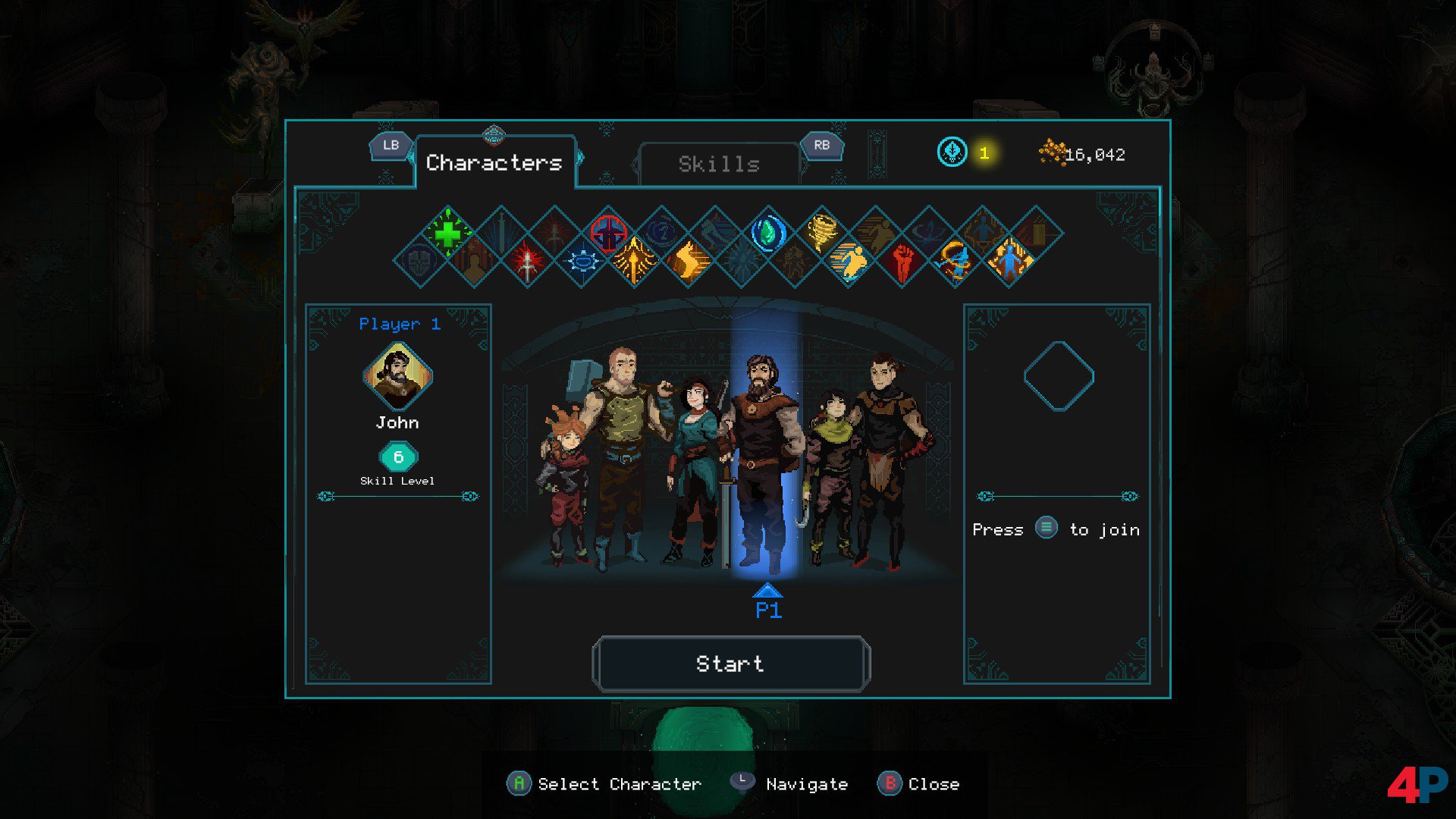
Task: Choose the red crosshair skill icon
Action: [608, 233]
